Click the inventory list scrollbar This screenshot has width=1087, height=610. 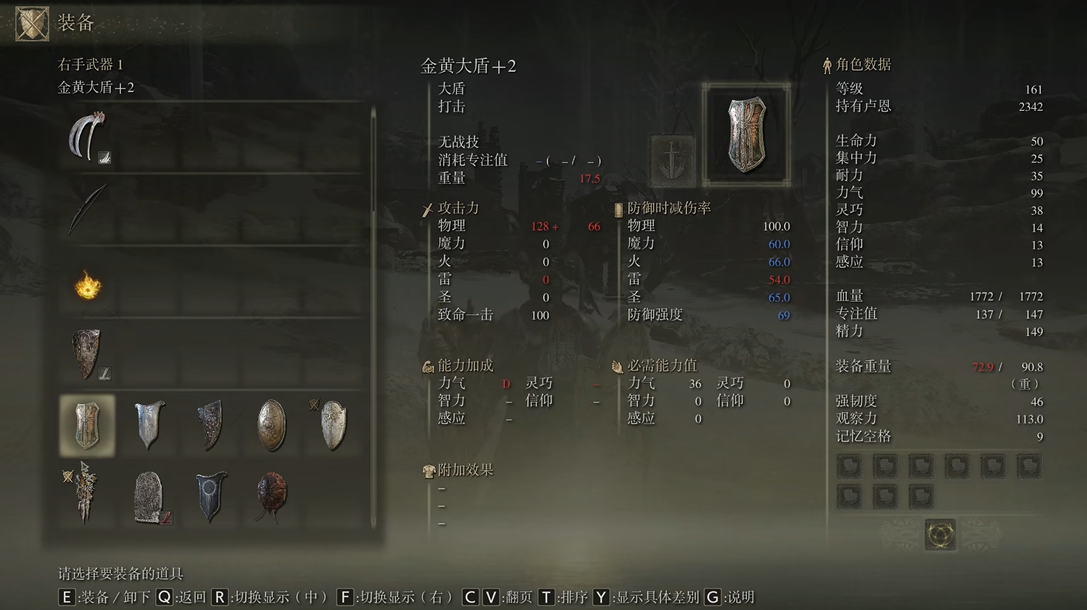pyautogui.click(x=374, y=160)
